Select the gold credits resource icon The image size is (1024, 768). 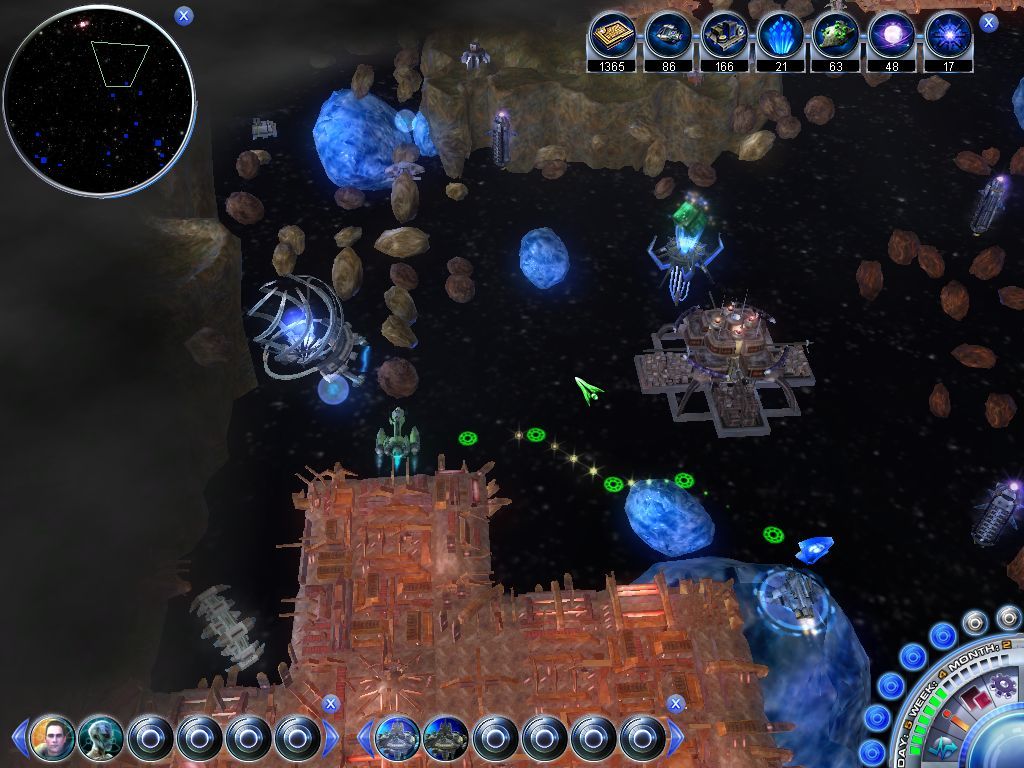611,37
